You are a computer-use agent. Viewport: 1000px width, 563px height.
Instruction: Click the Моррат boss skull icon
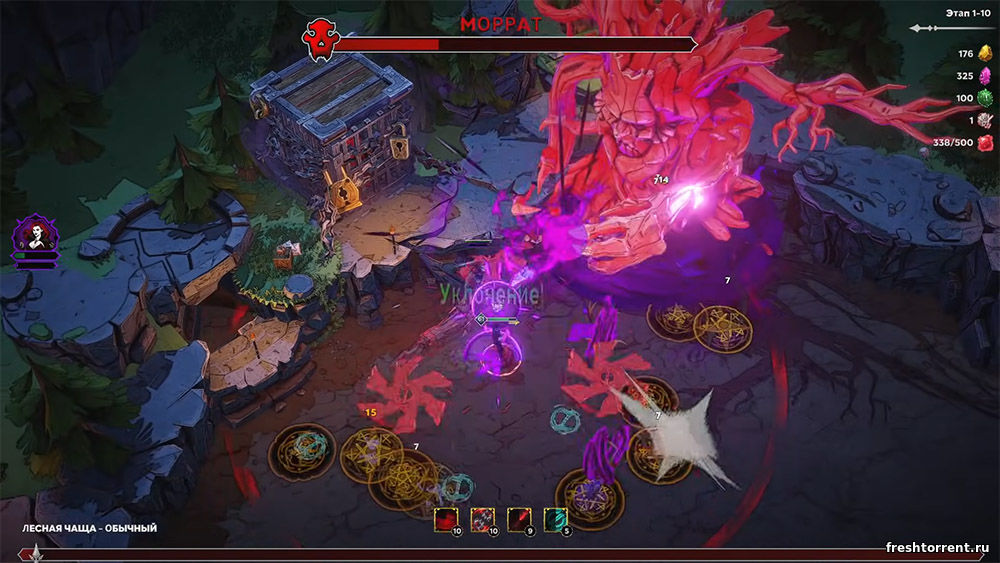pos(319,41)
